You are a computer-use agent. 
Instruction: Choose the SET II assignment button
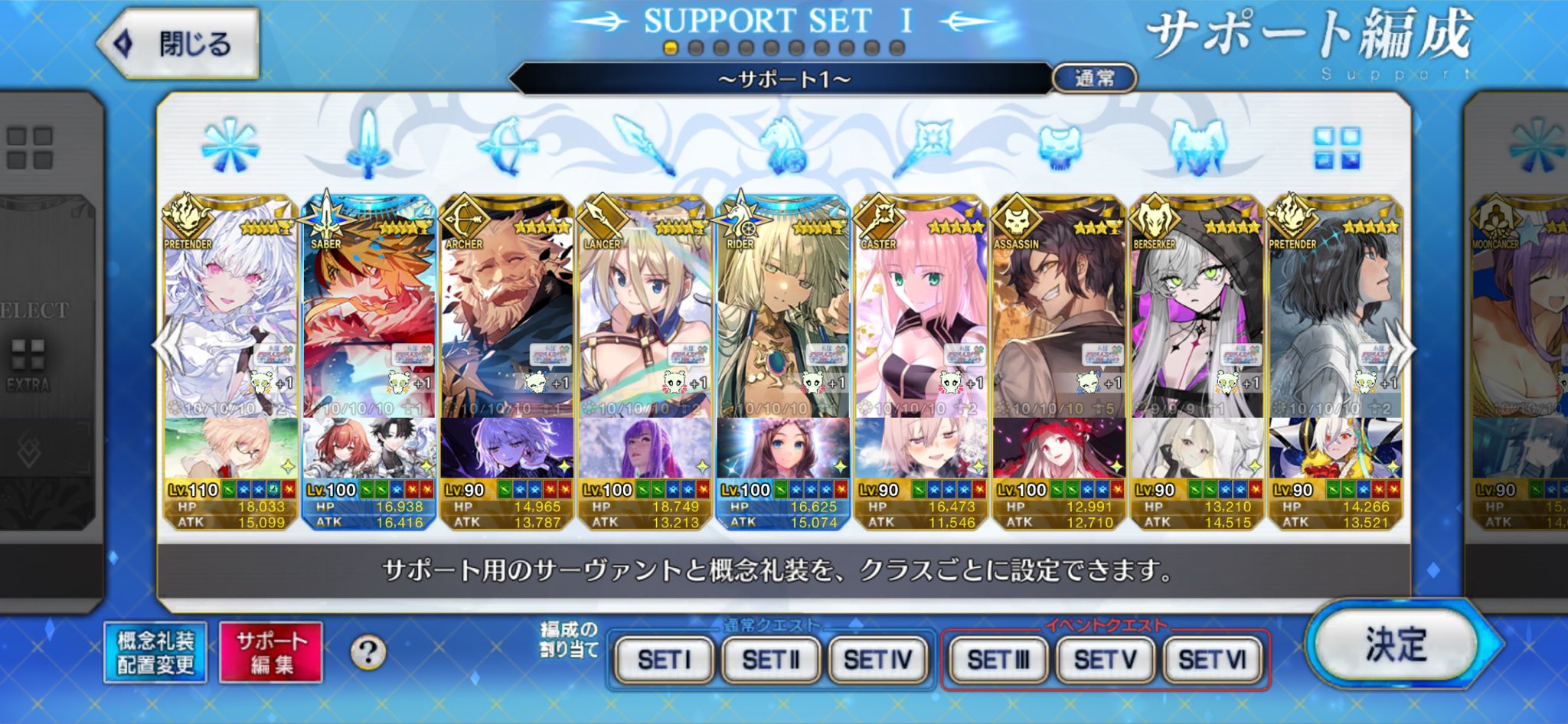point(770,659)
